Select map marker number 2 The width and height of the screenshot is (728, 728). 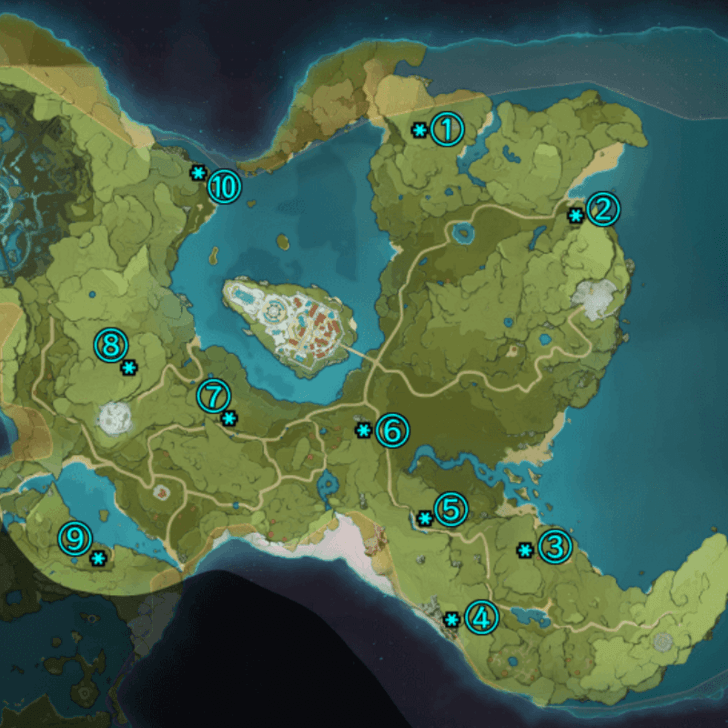click(x=603, y=210)
